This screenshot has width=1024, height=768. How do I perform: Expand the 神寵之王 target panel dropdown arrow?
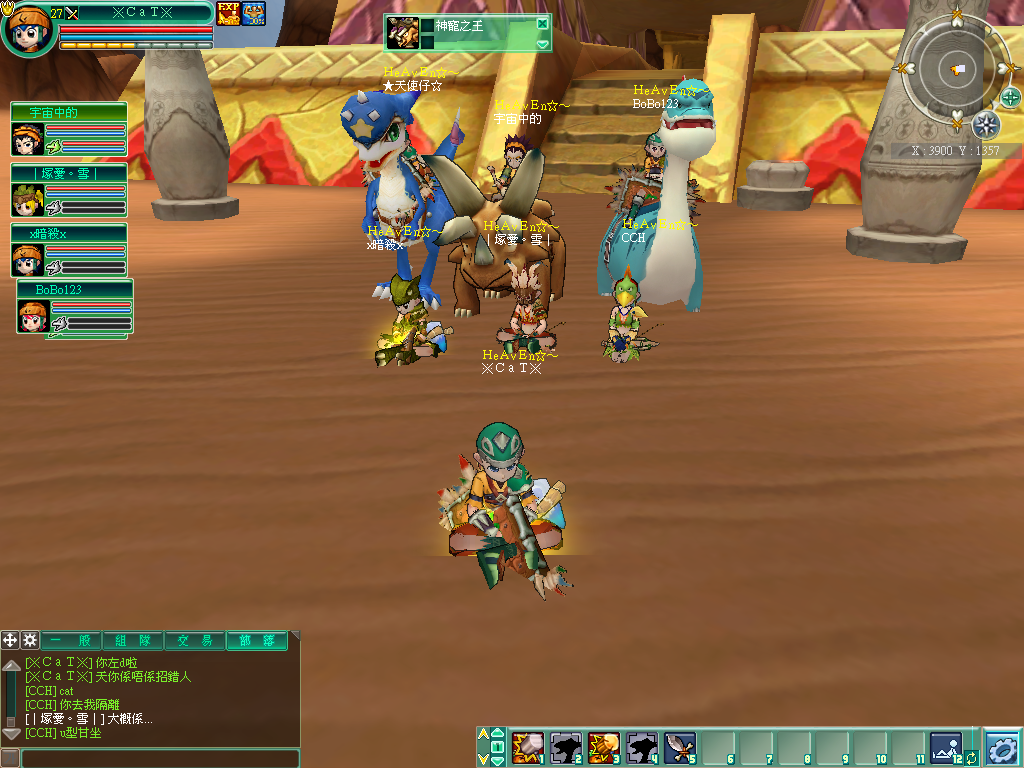pos(542,44)
